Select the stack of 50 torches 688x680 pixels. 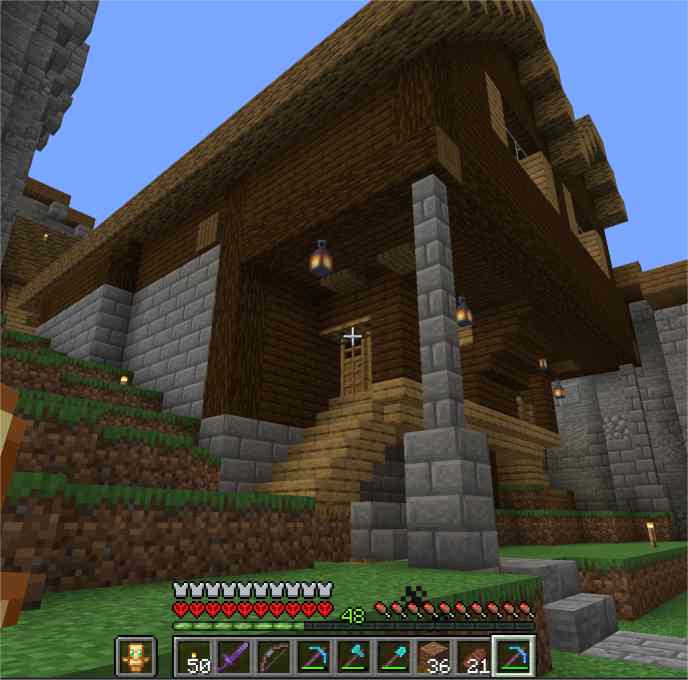tap(195, 657)
